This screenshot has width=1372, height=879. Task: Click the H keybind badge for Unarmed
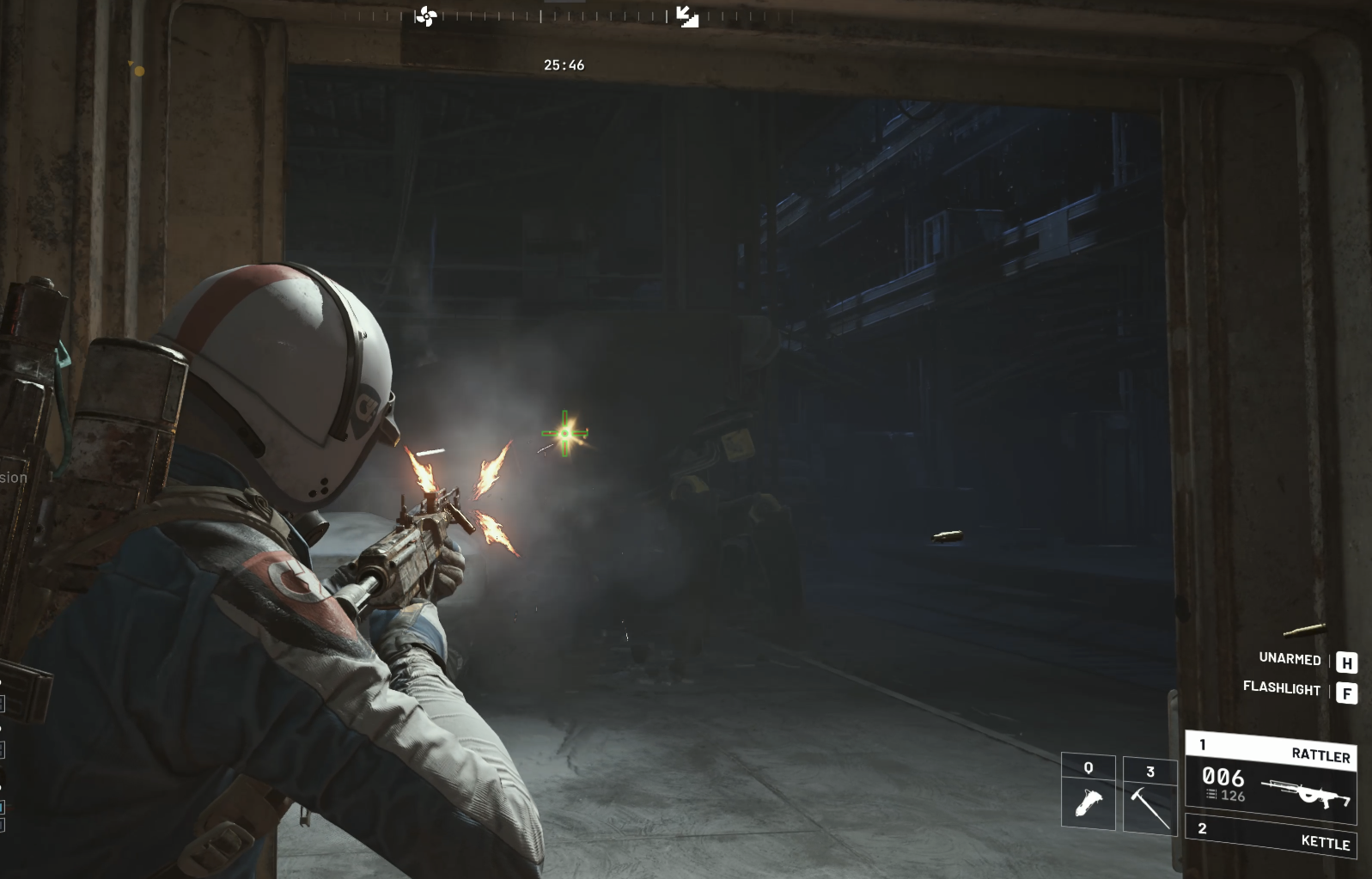tap(1348, 661)
